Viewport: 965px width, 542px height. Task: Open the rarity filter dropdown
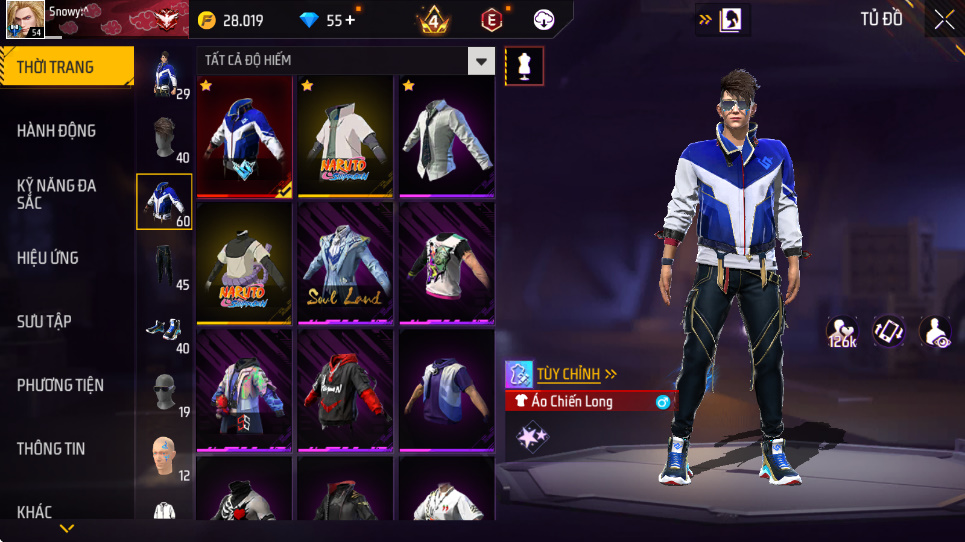[482, 61]
